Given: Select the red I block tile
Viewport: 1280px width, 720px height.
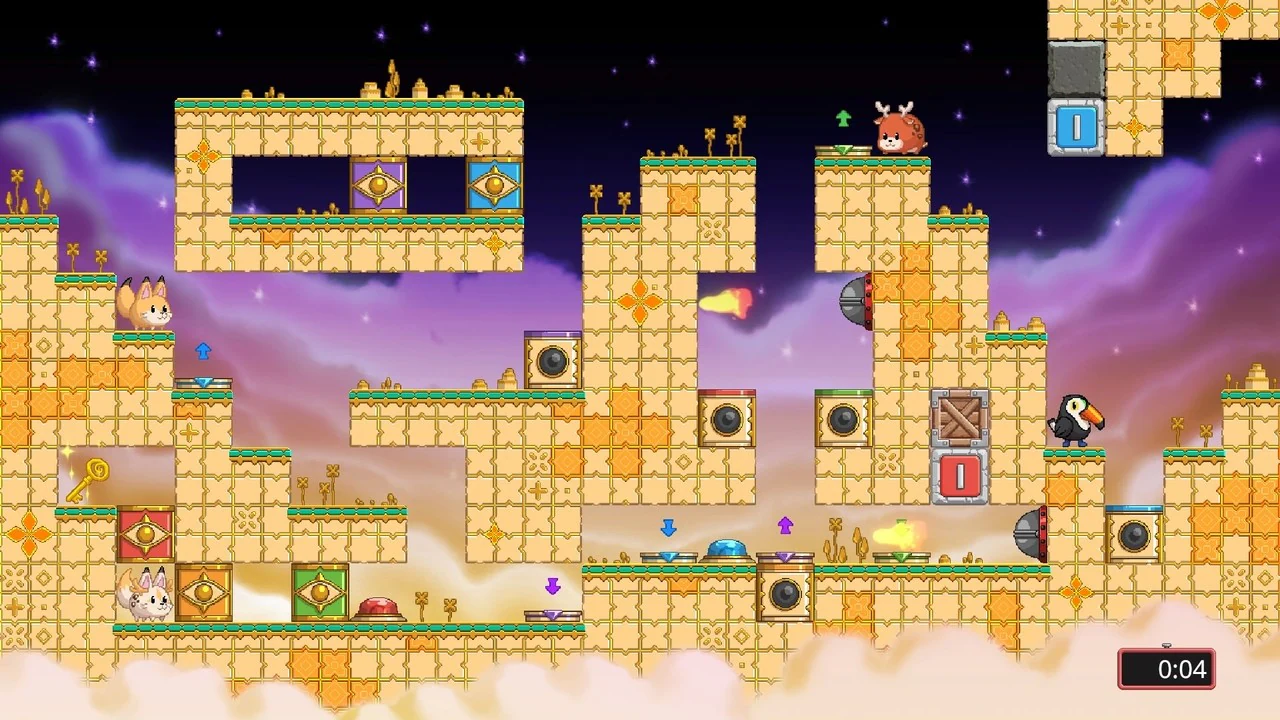Looking at the screenshot, I should point(961,477).
